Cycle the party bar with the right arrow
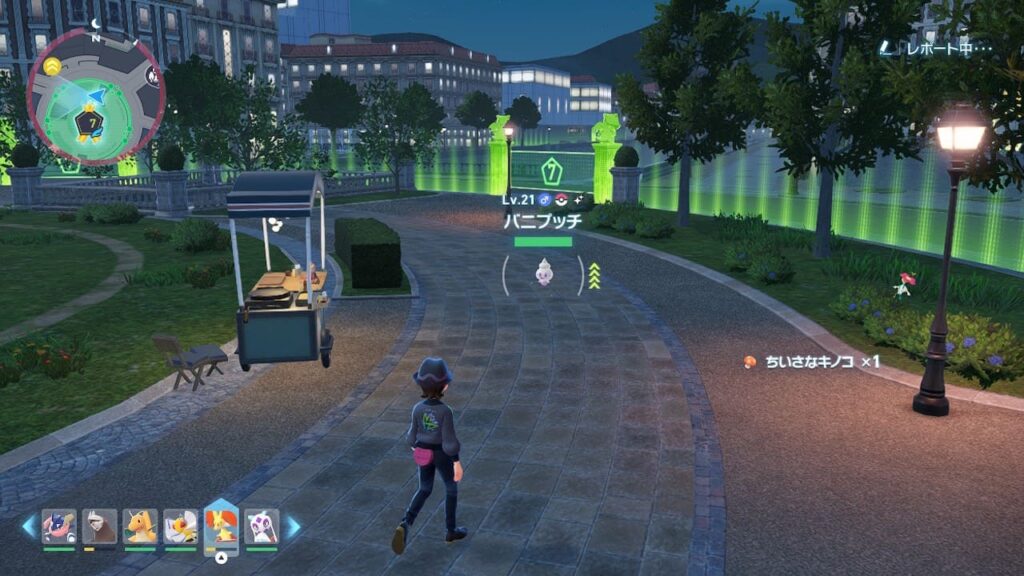 (x=293, y=526)
